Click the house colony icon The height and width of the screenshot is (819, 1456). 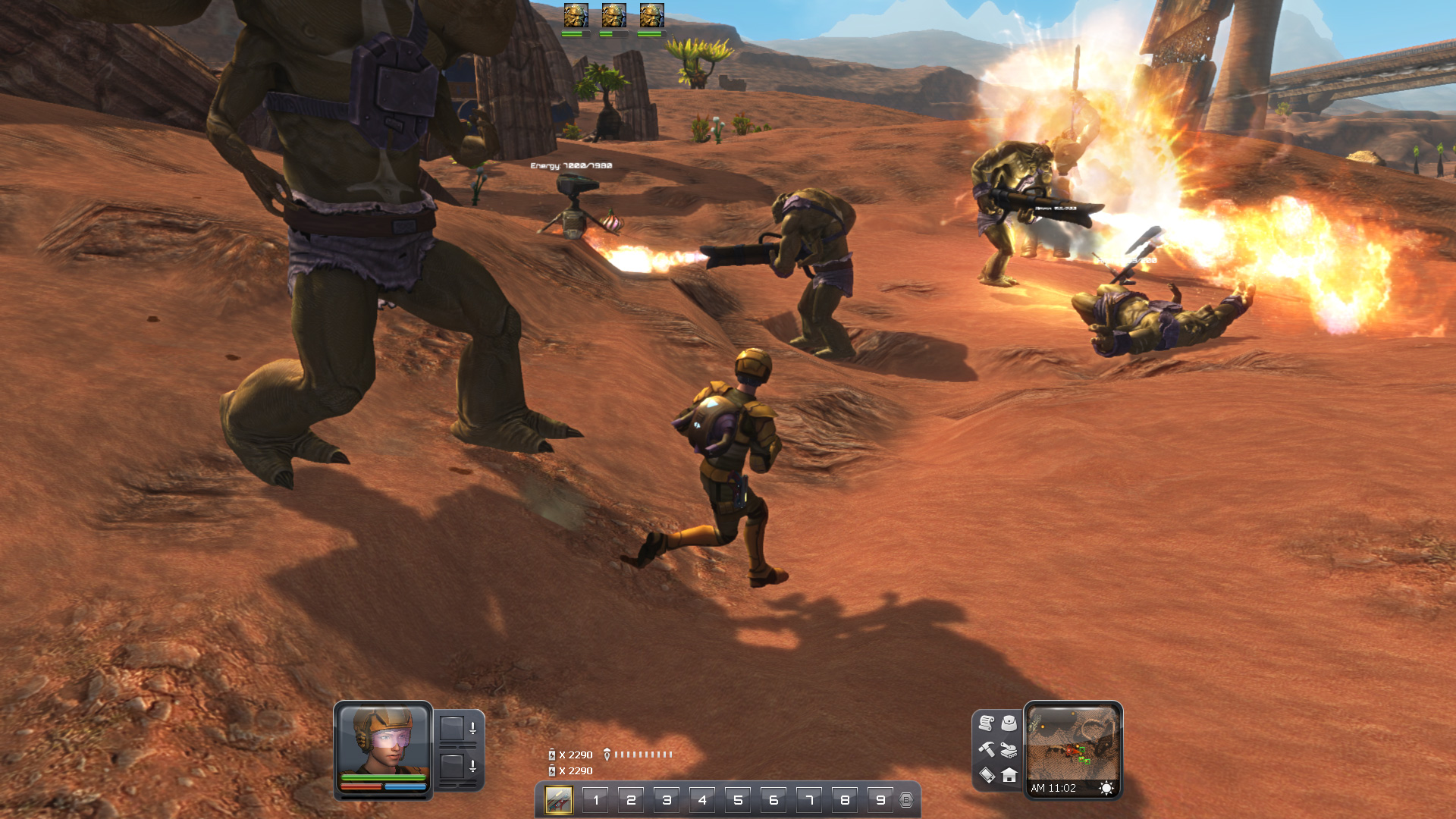[x=1009, y=775]
